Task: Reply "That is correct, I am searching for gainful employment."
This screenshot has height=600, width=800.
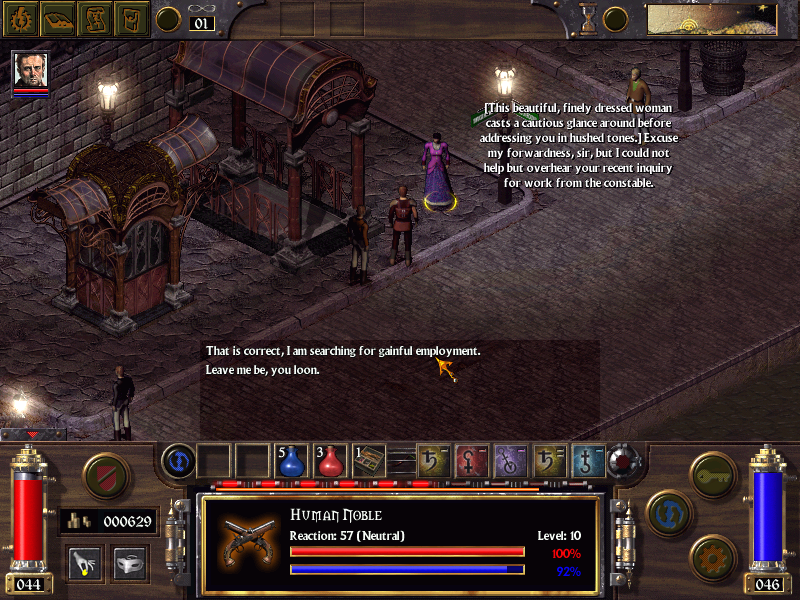Action: coord(343,351)
